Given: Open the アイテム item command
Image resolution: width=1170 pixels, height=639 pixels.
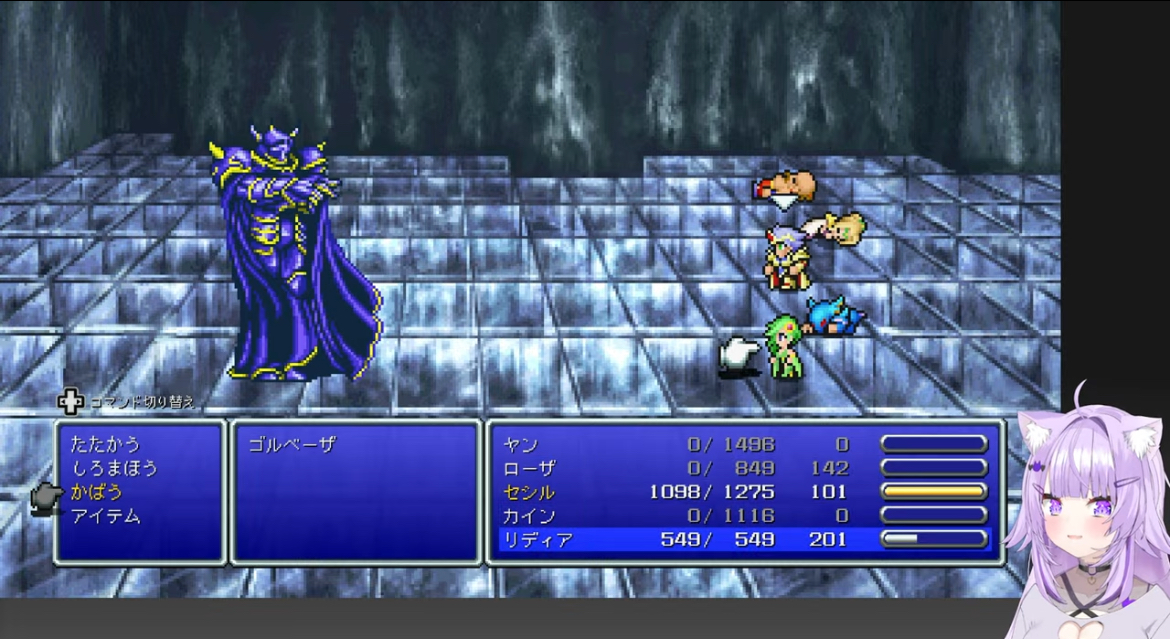Looking at the screenshot, I should (105, 516).
